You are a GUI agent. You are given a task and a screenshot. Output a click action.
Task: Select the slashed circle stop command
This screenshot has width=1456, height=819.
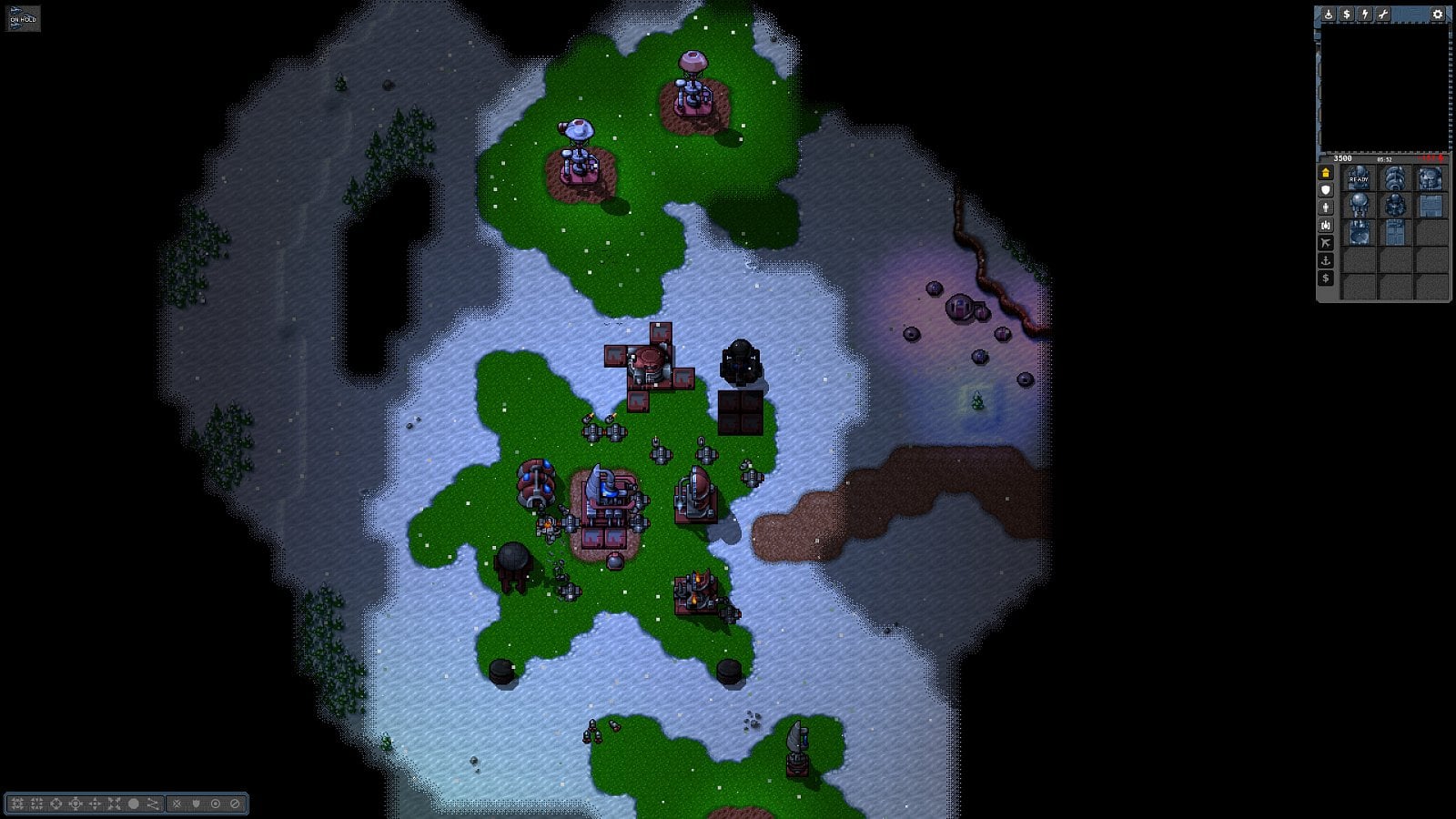pyautogui.click(x=235, y=804)
